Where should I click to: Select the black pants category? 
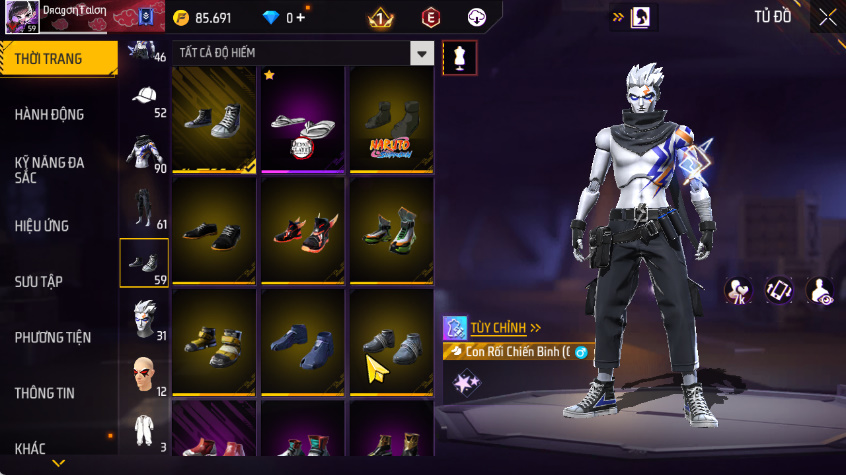[144, 208]
